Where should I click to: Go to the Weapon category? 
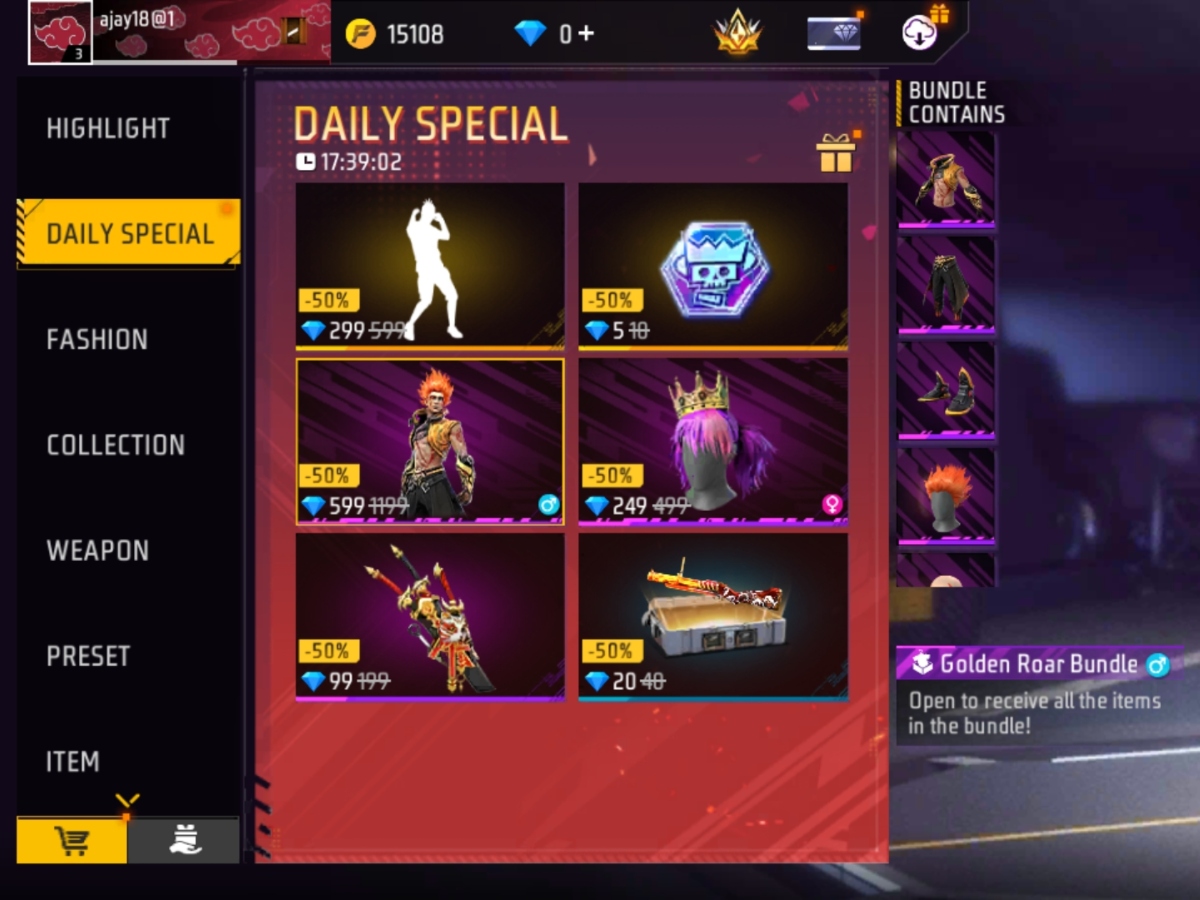click(x=97, y=551)
